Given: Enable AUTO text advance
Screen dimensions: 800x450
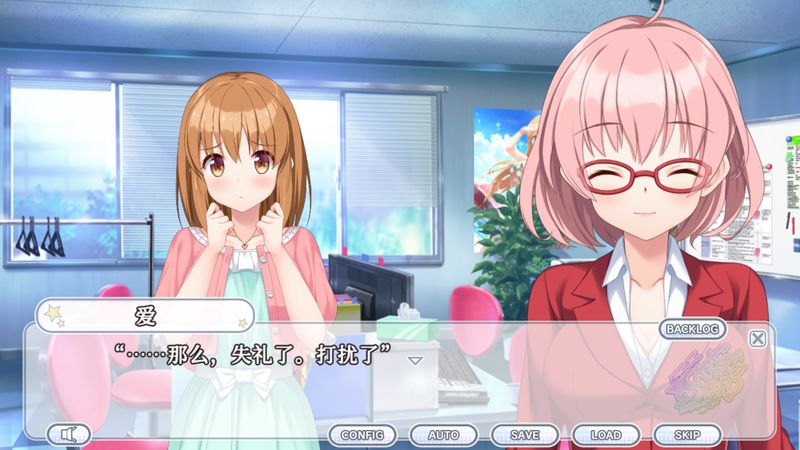Looking at the screenshot, I should [x=443, y=435].
